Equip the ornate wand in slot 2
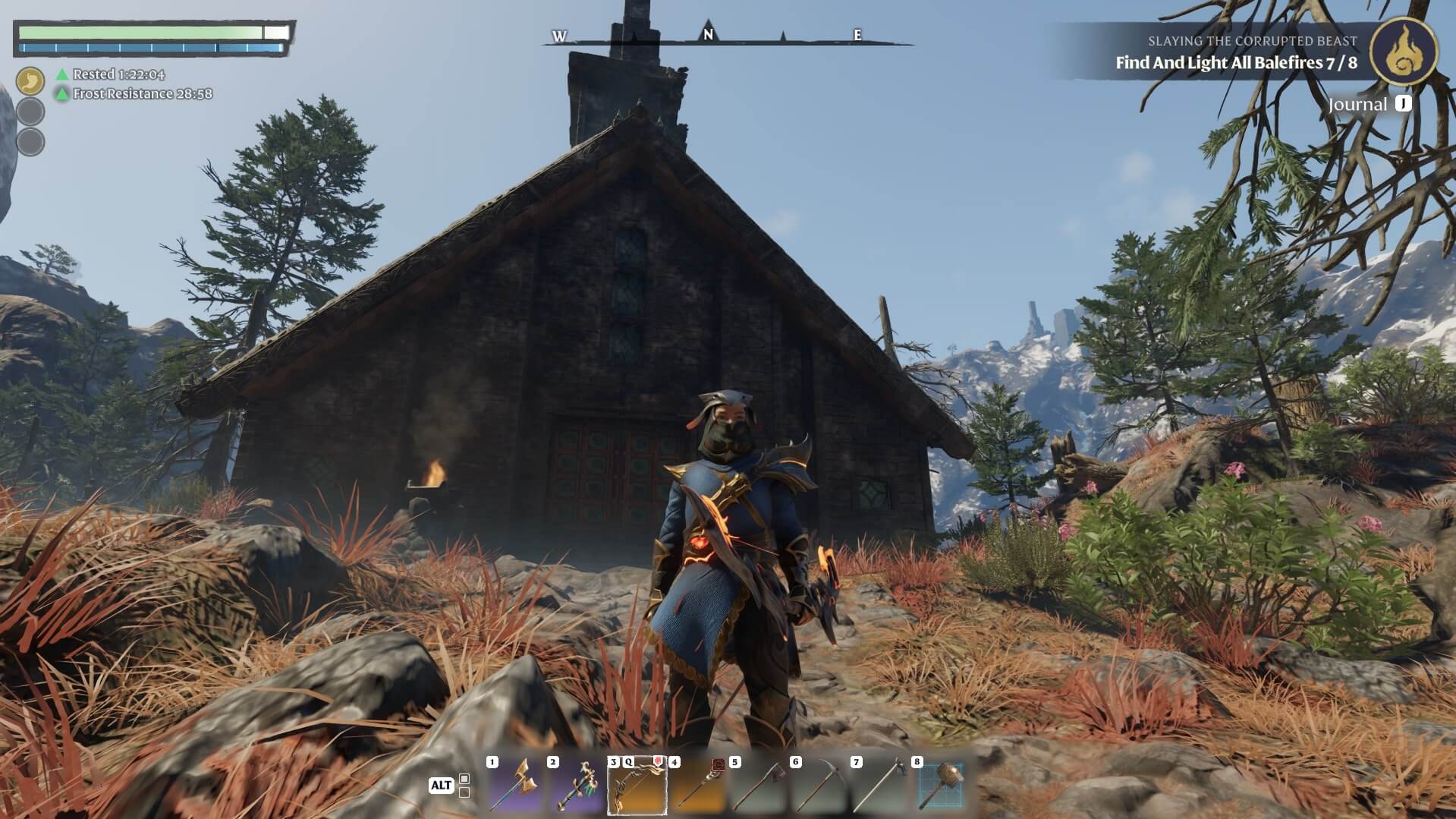The height and width of the screenshot is (819, 1456). pyautogui.click(x=577, y=786)
